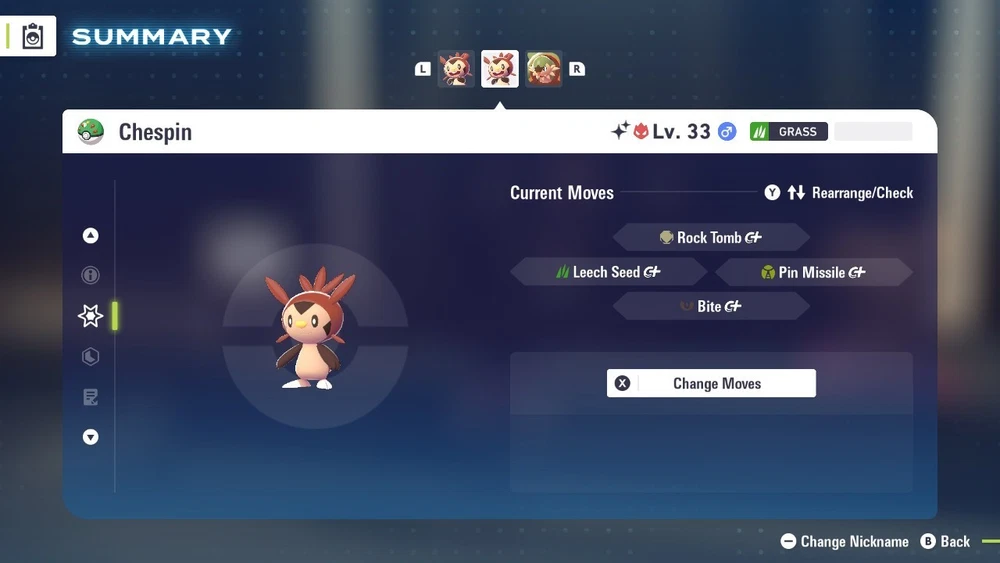Switch to the info circle tab

[x=91, y=275]
